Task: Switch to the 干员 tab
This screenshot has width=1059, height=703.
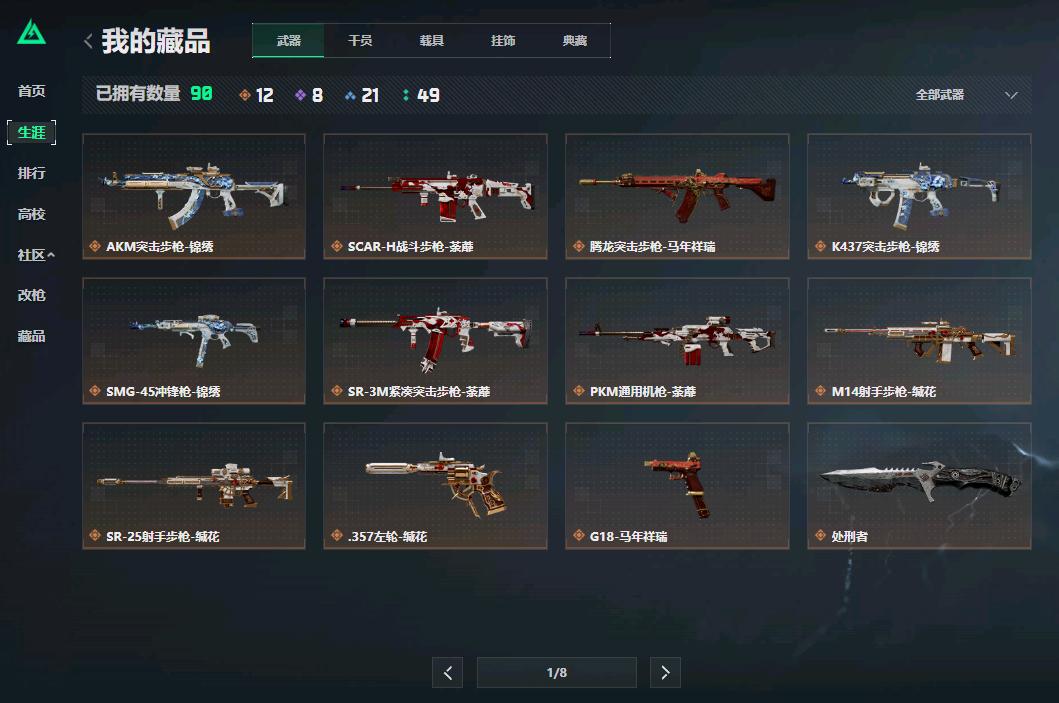Action: [360, 41]
